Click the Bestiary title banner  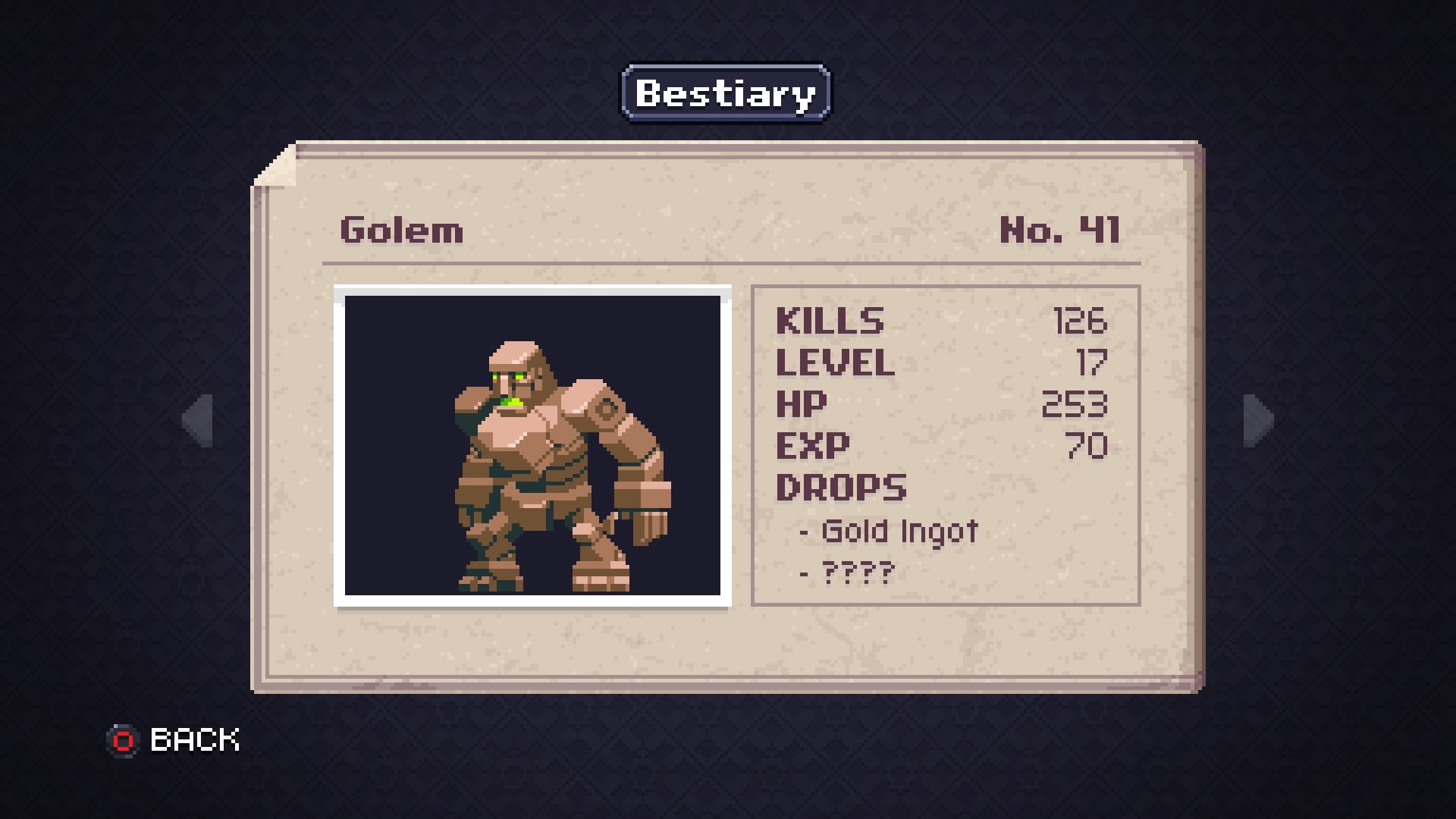point(723,93)
